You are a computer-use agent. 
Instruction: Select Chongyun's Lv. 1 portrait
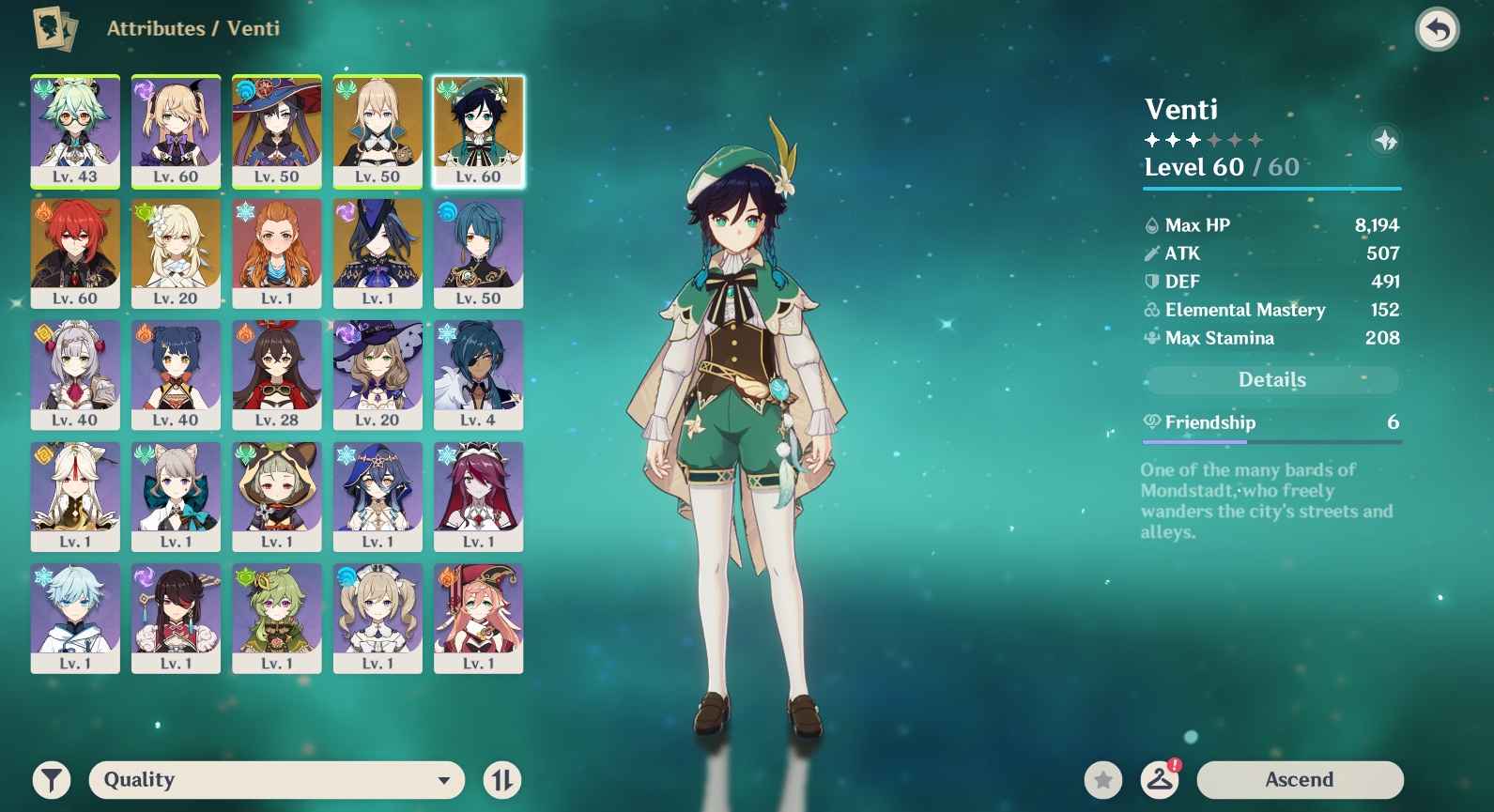(x=75, y=618)
